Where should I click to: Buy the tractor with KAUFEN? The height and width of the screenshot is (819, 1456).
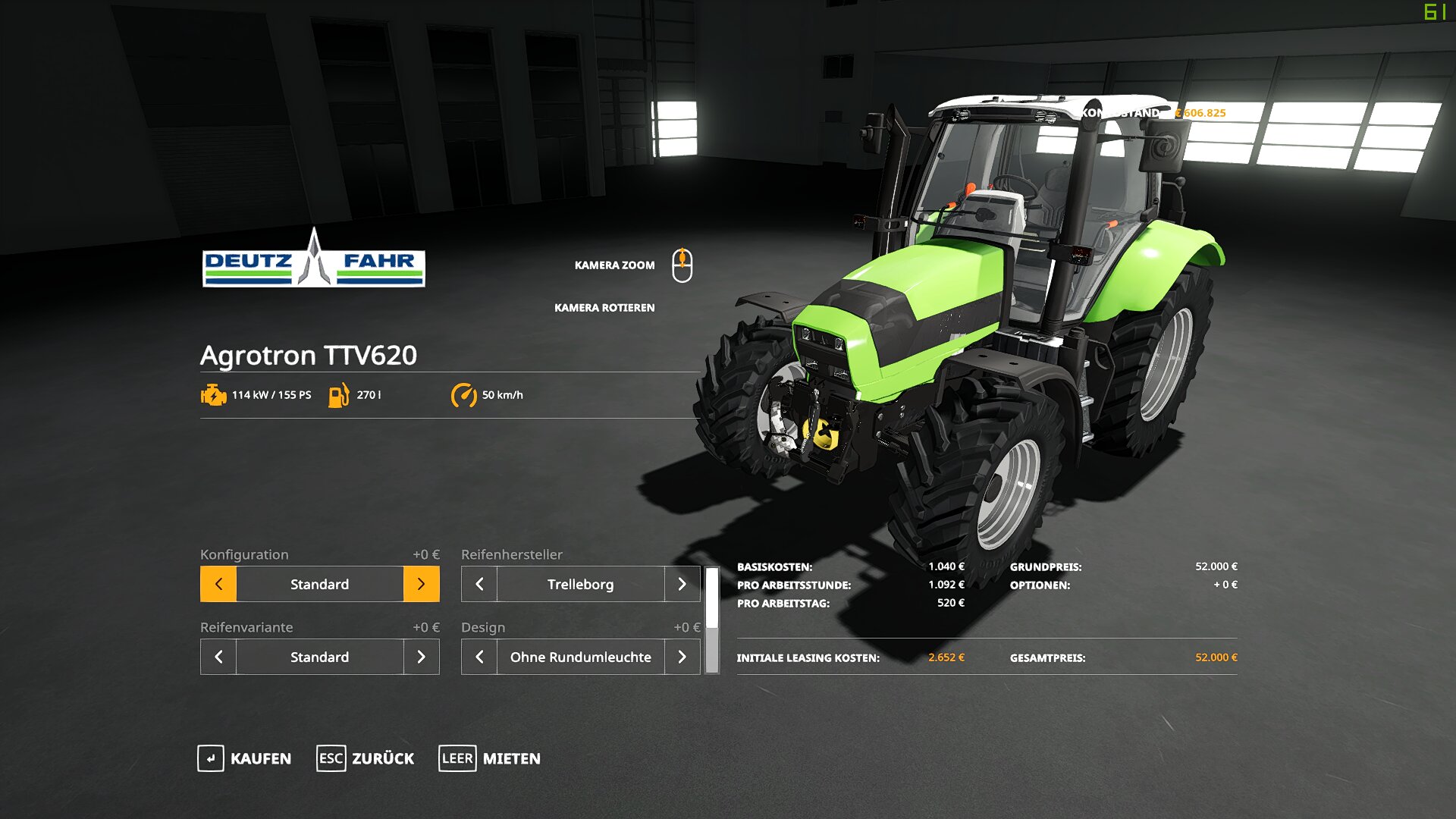pos(244,758)
